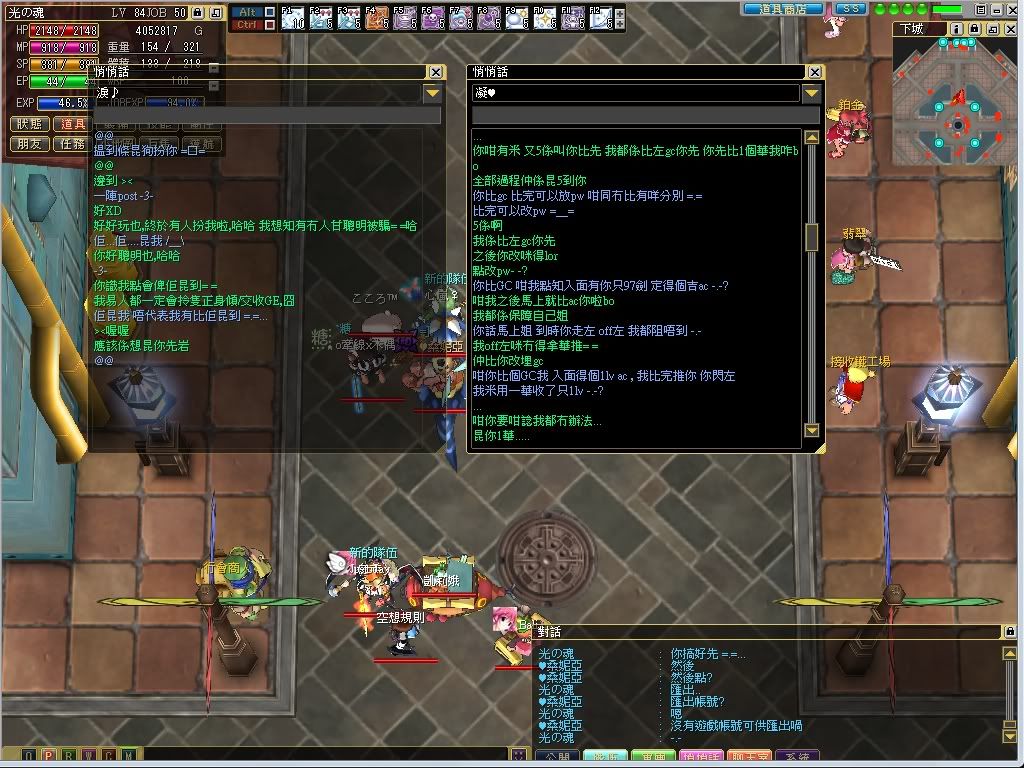
Task: Toggle the minimap lock icon
Action: tap(974, 29)
